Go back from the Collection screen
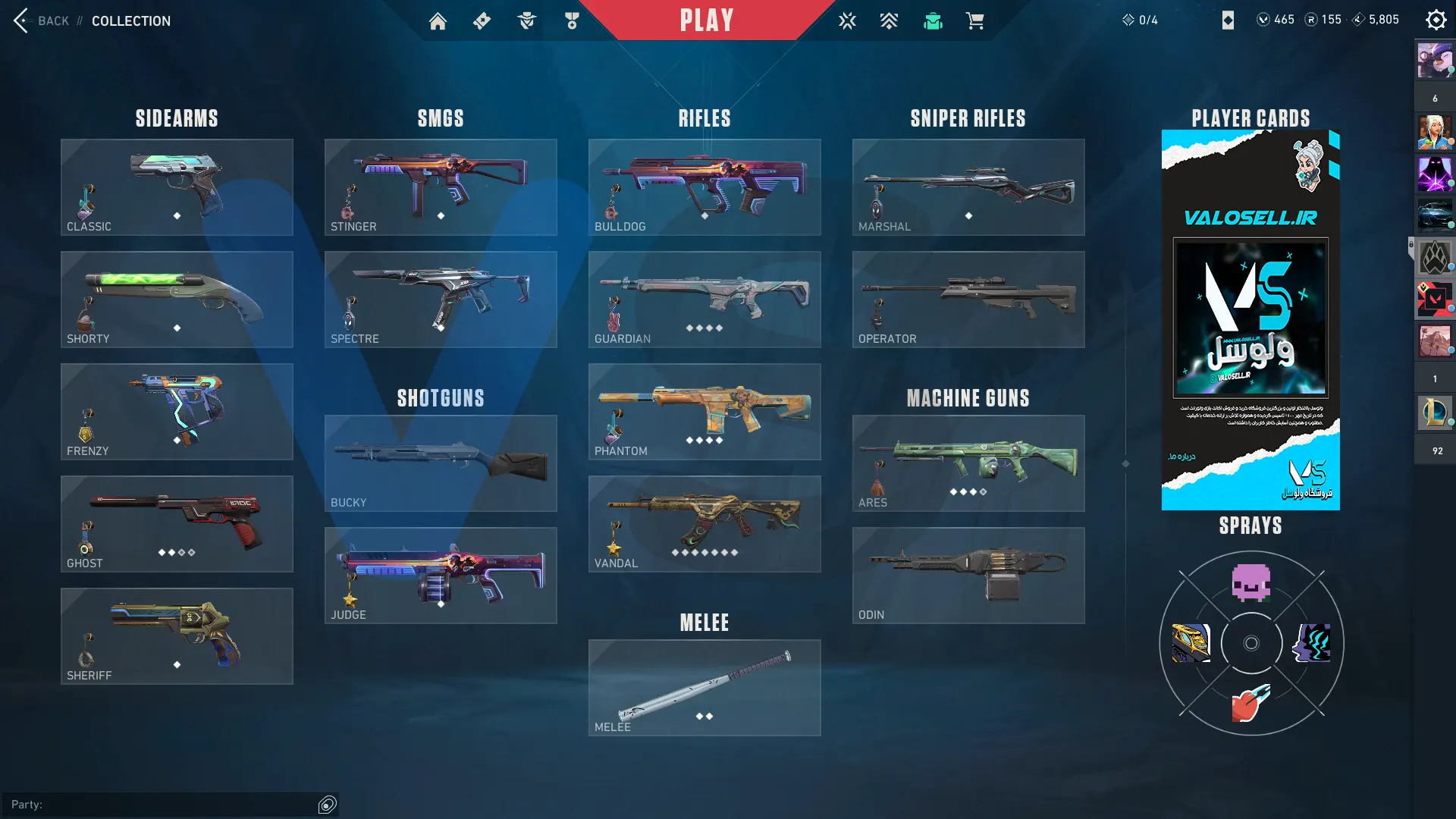The width and height of the screenshot is (1456, 819). click(23, 20)
